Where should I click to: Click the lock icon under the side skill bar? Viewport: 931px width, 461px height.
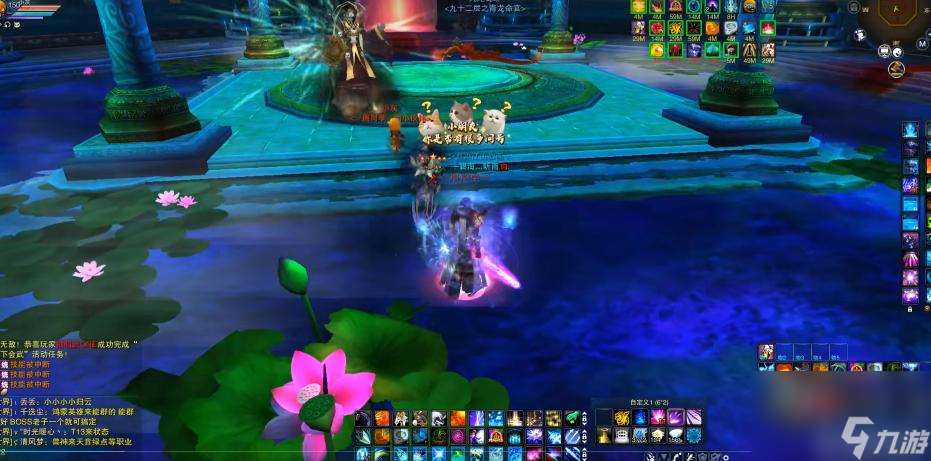pos(911,311)
